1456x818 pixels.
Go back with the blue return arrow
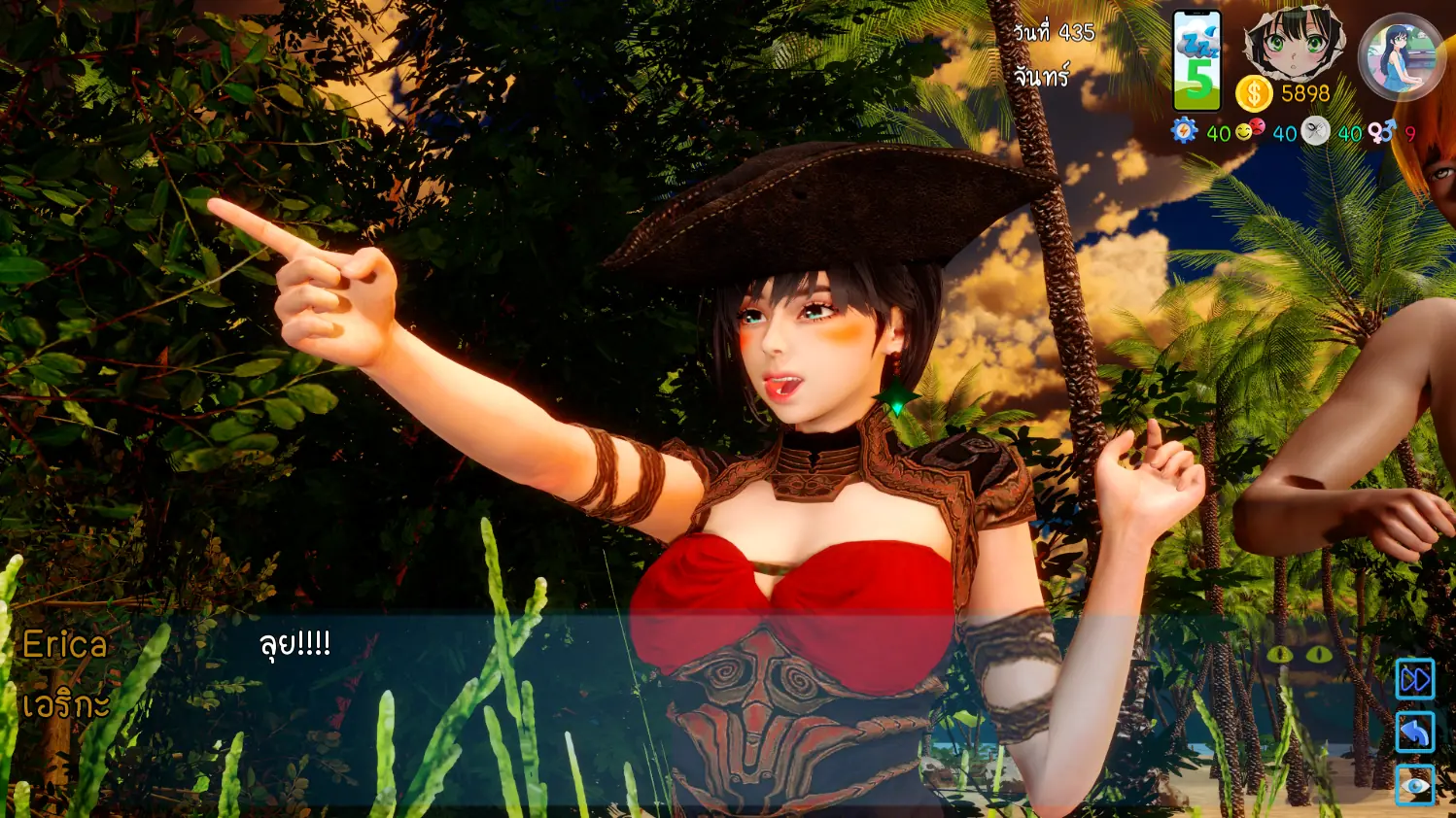(x=1414, y=733)
